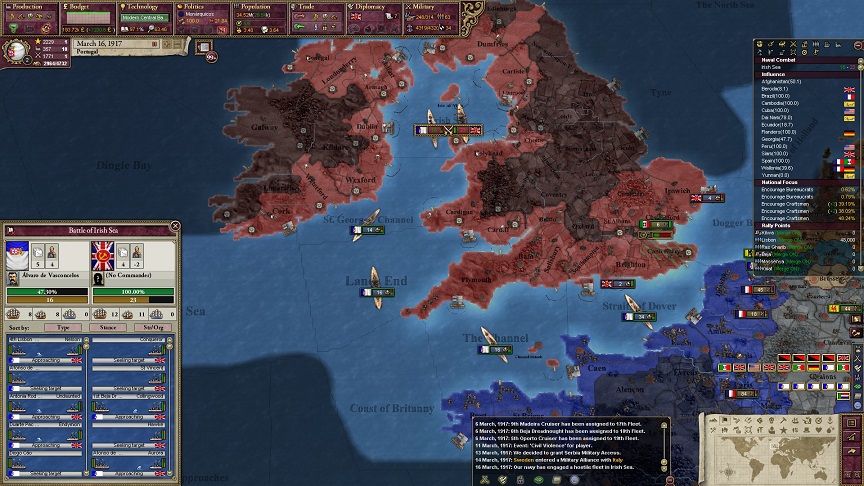864x486 pixels.
Task: Click the world minimap
Action: [x=783, y=450]
